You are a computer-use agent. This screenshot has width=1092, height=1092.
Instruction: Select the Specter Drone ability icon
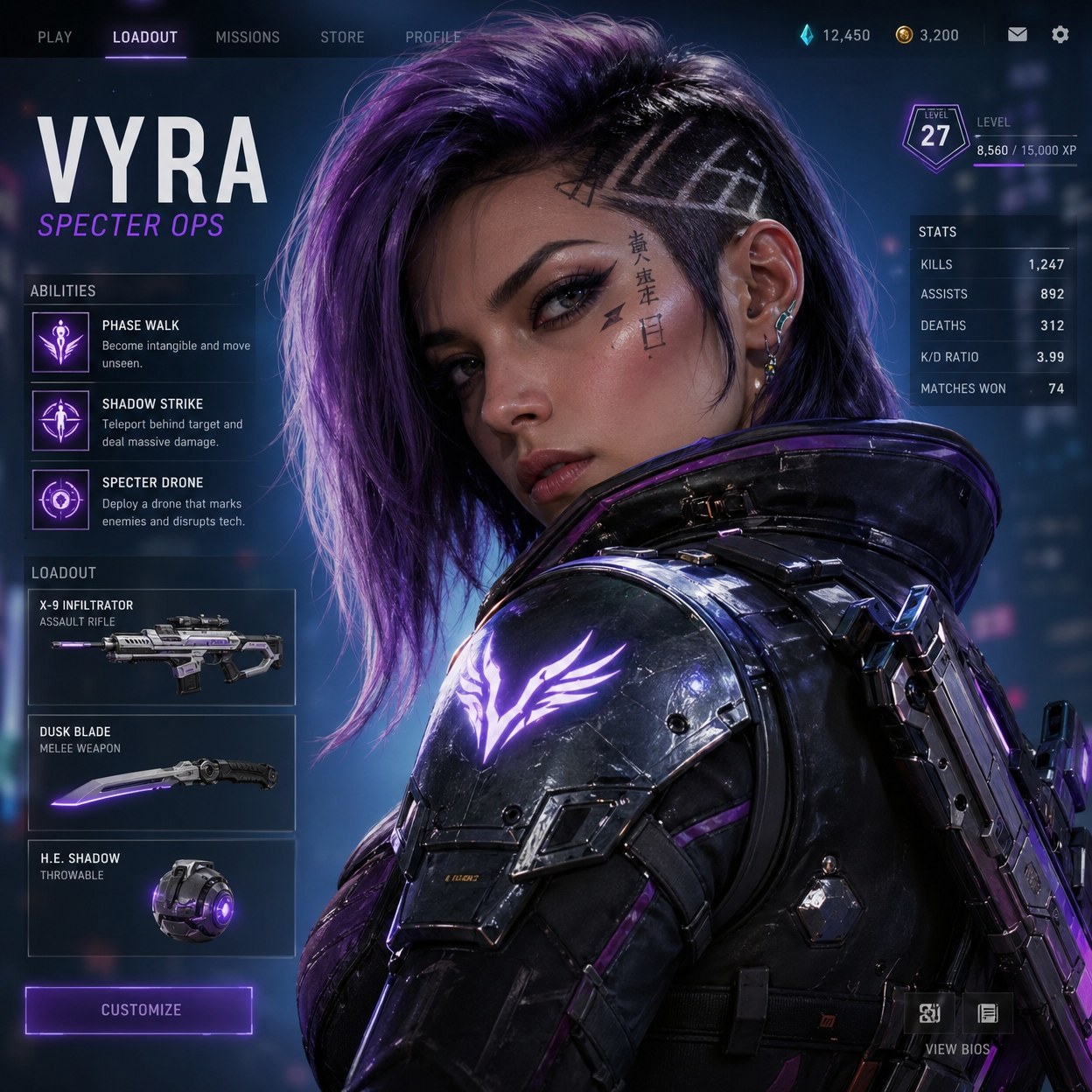click(60, 500)
